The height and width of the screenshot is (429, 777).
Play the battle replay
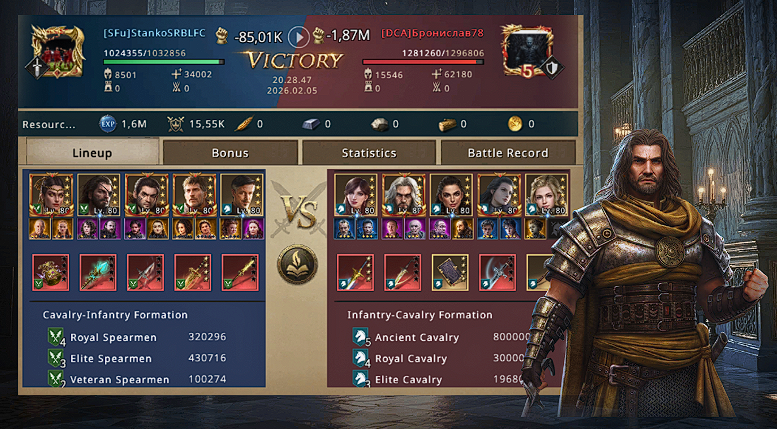[298, 37]
